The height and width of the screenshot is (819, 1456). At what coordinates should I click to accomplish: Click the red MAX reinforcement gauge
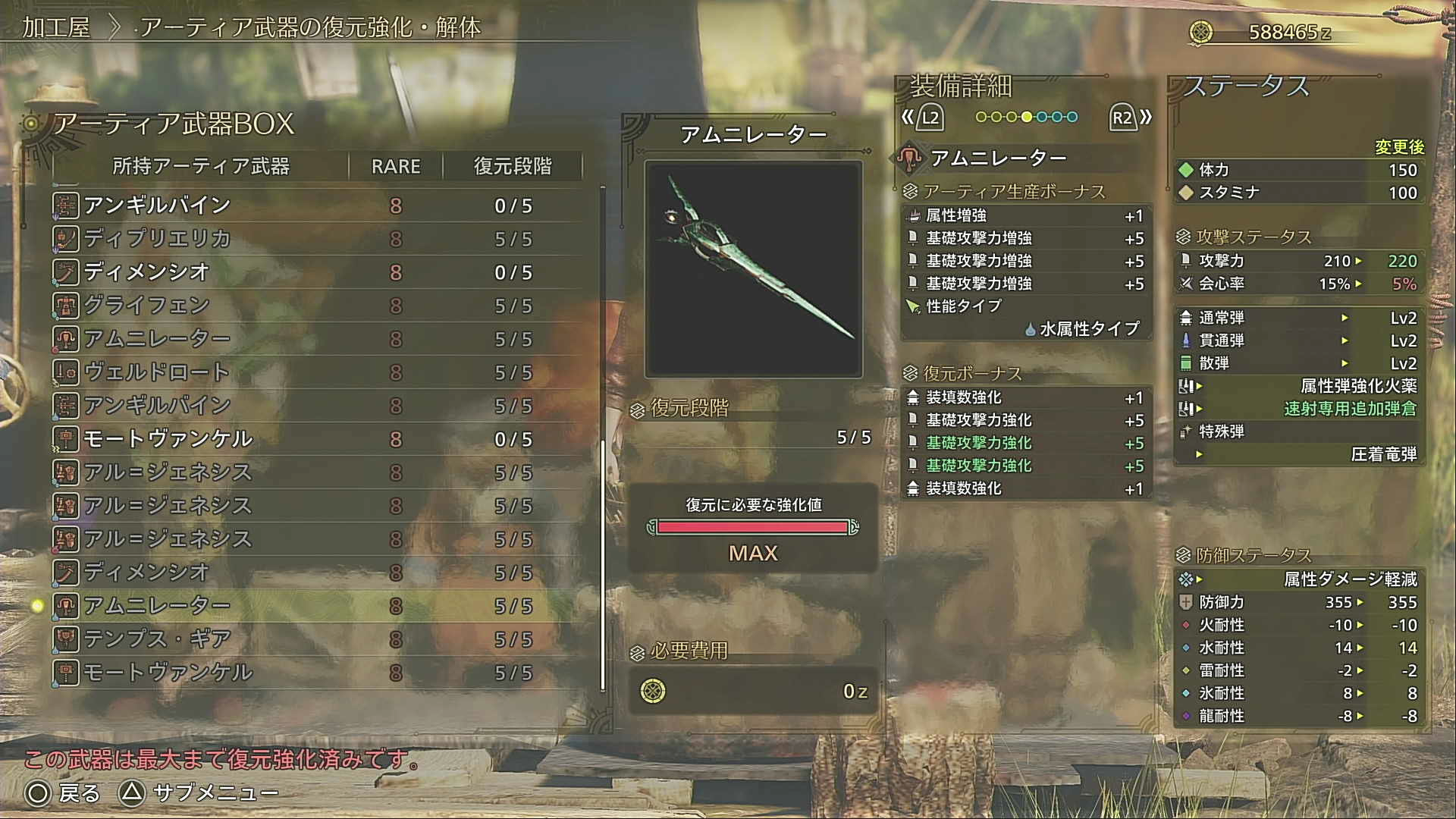pyautogui.click(x=753, y=526)
